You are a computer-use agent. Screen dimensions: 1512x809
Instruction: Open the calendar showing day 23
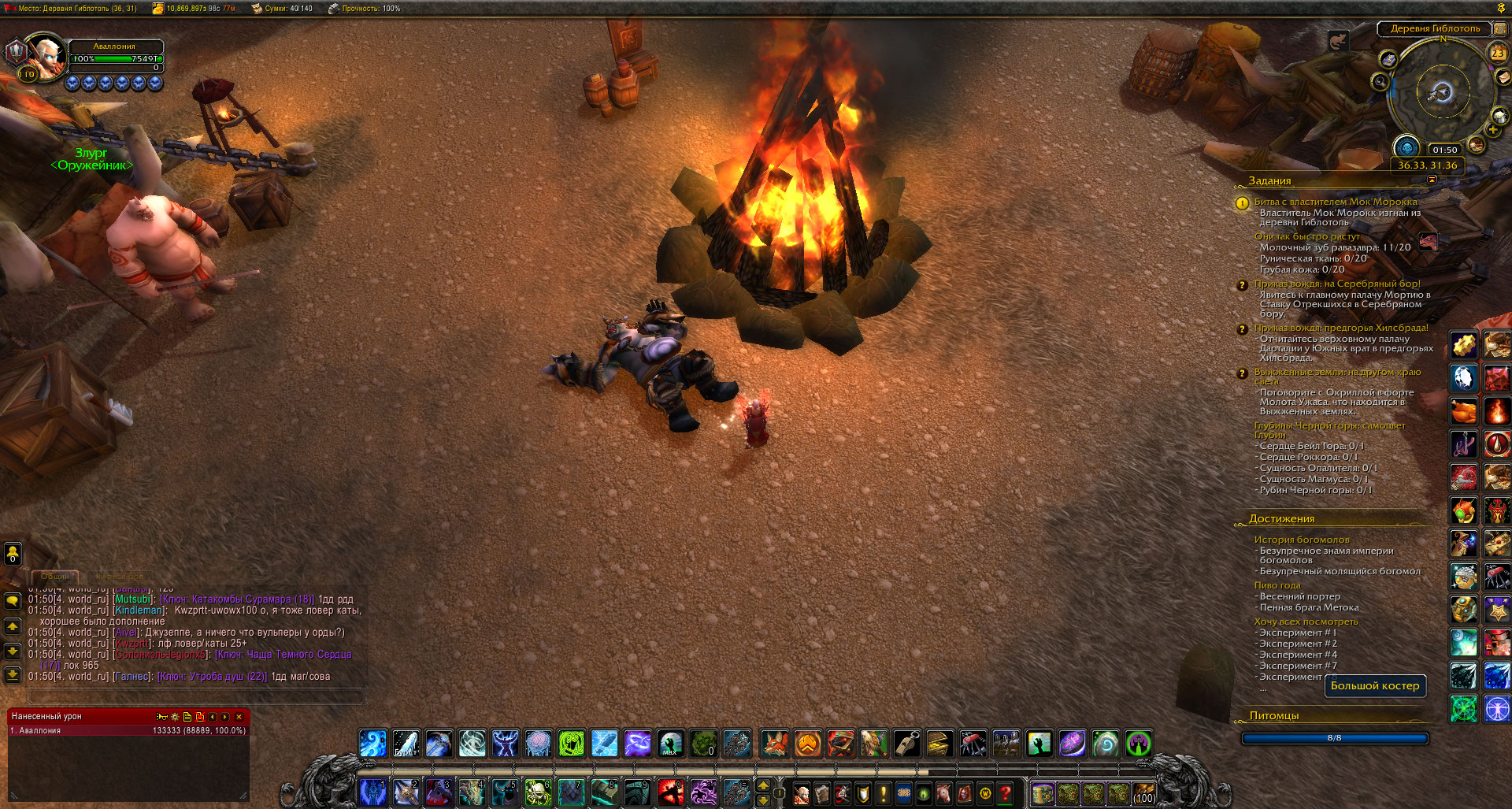(x=1497, y=54)
